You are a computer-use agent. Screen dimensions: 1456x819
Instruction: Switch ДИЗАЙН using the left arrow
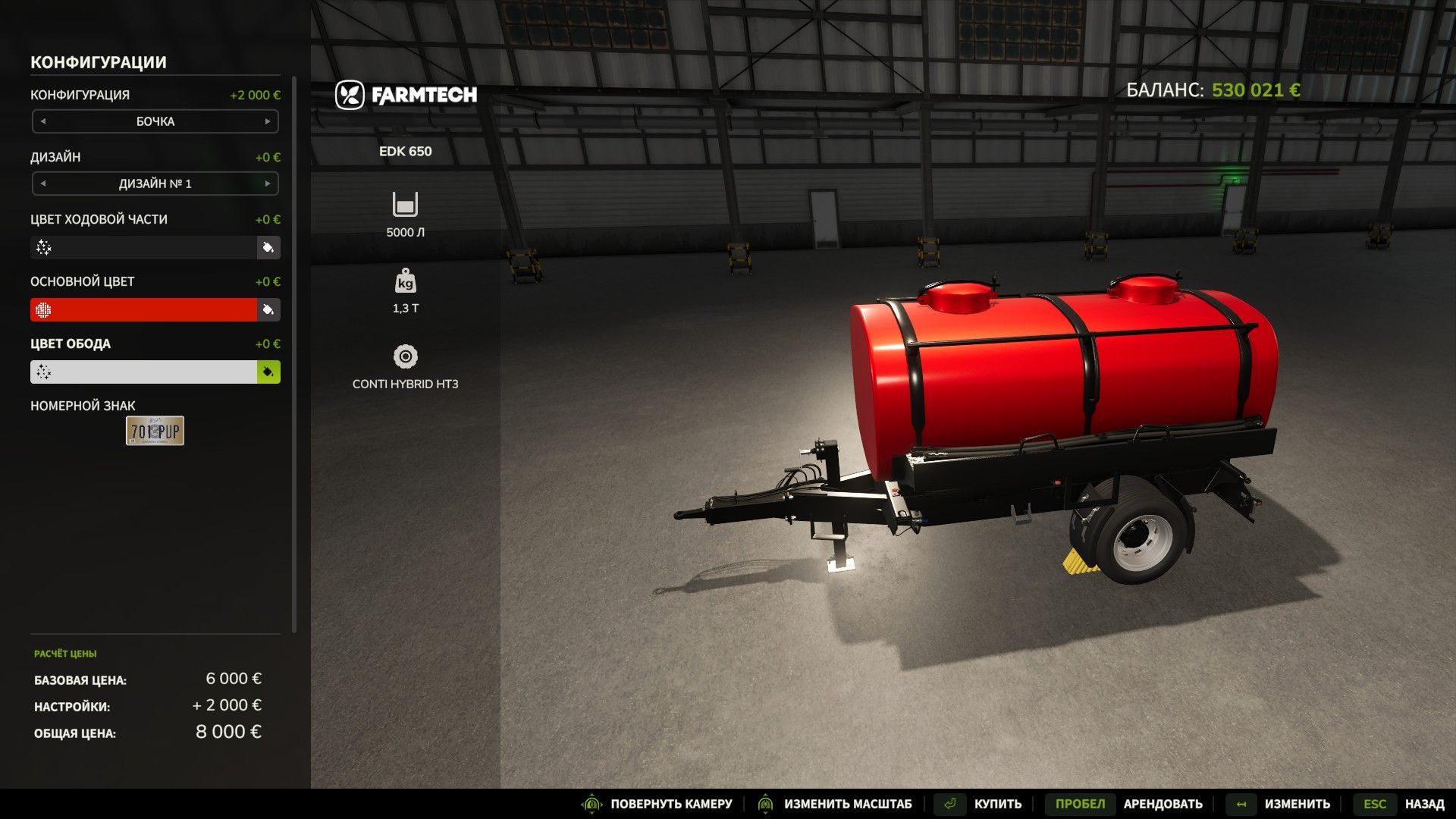(43, 184)
